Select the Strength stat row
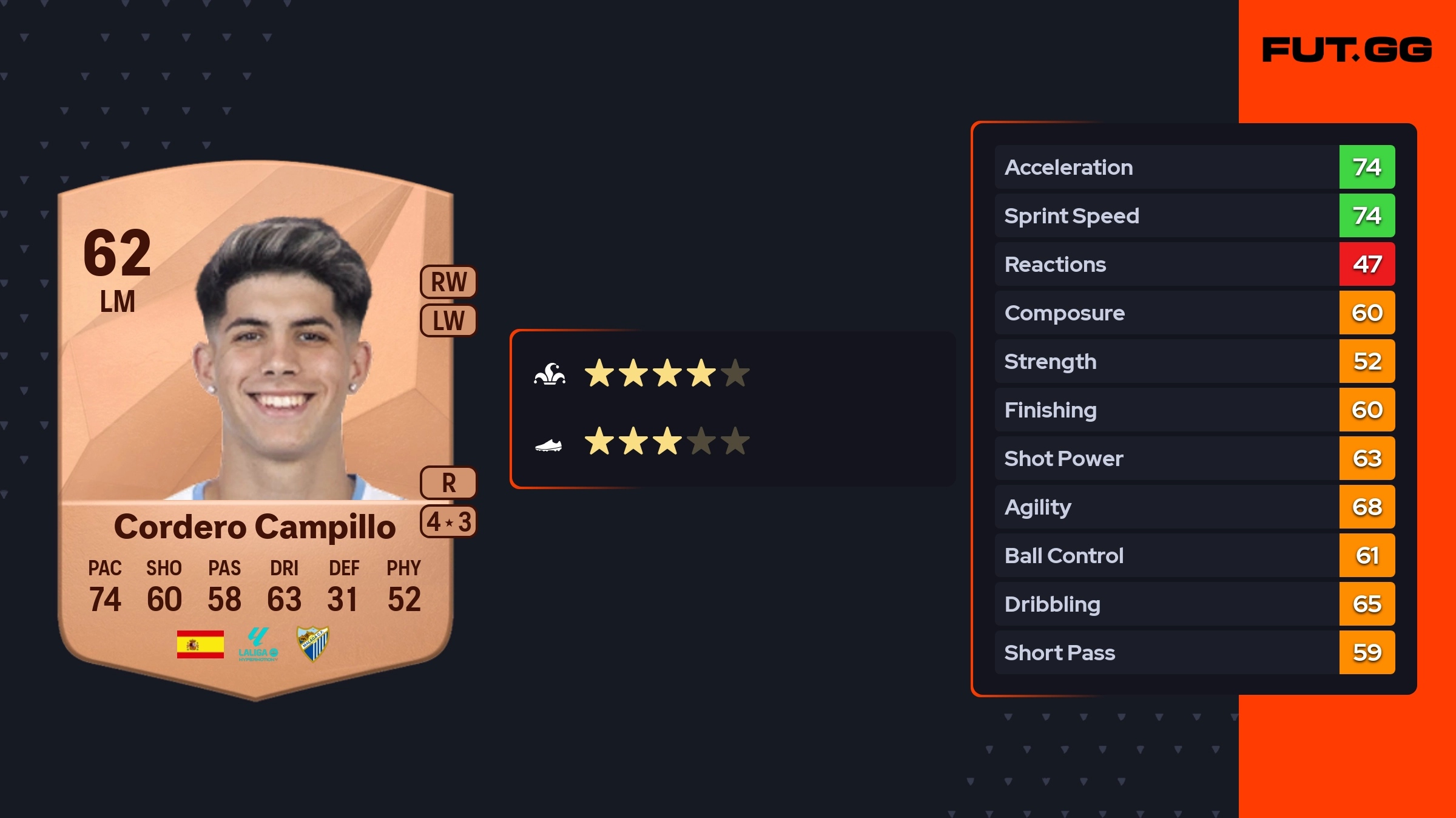 pyautogui.click(x=1194, y=361)
